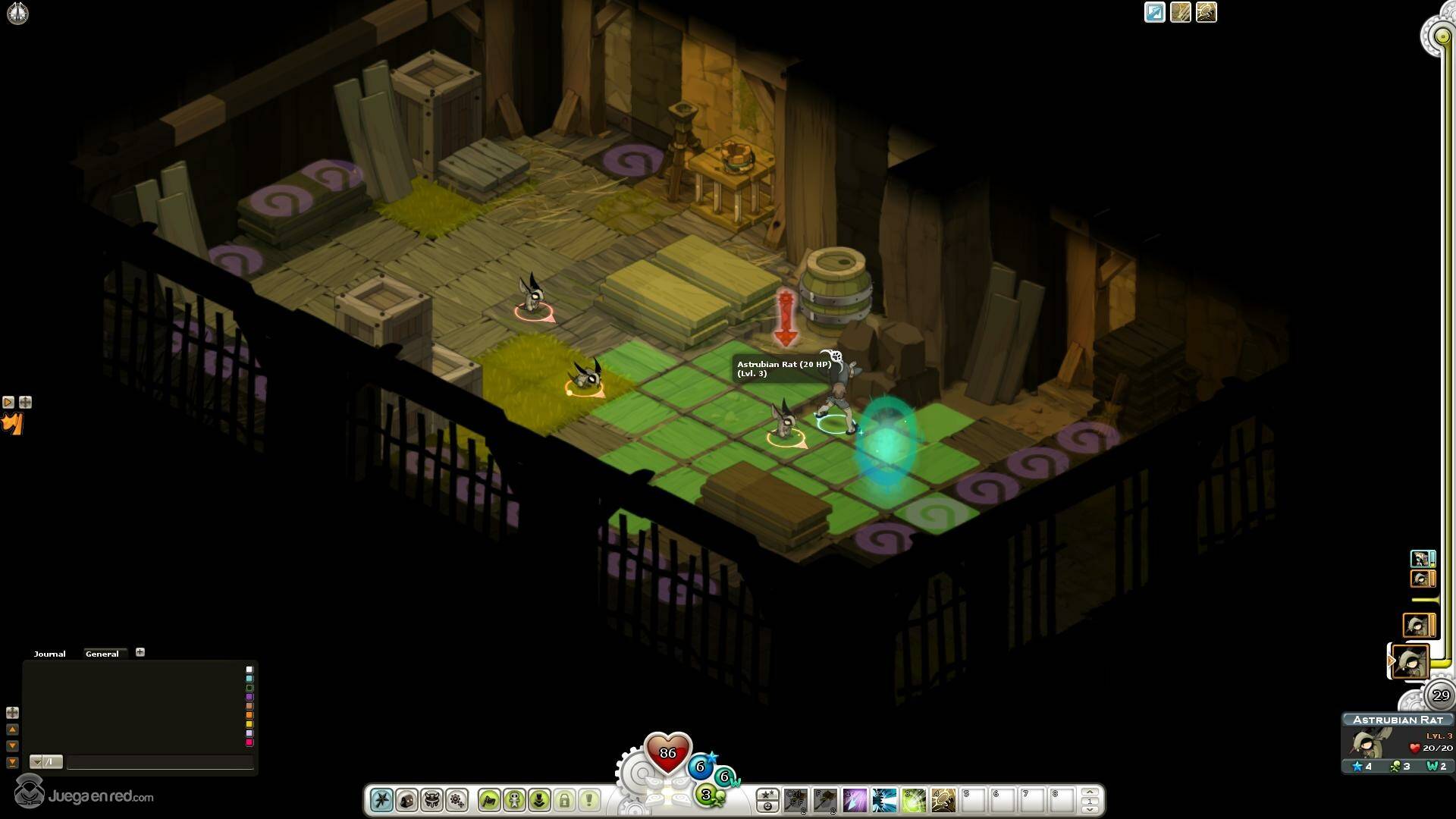Switch to the Journal chat tab

point(49,654)
